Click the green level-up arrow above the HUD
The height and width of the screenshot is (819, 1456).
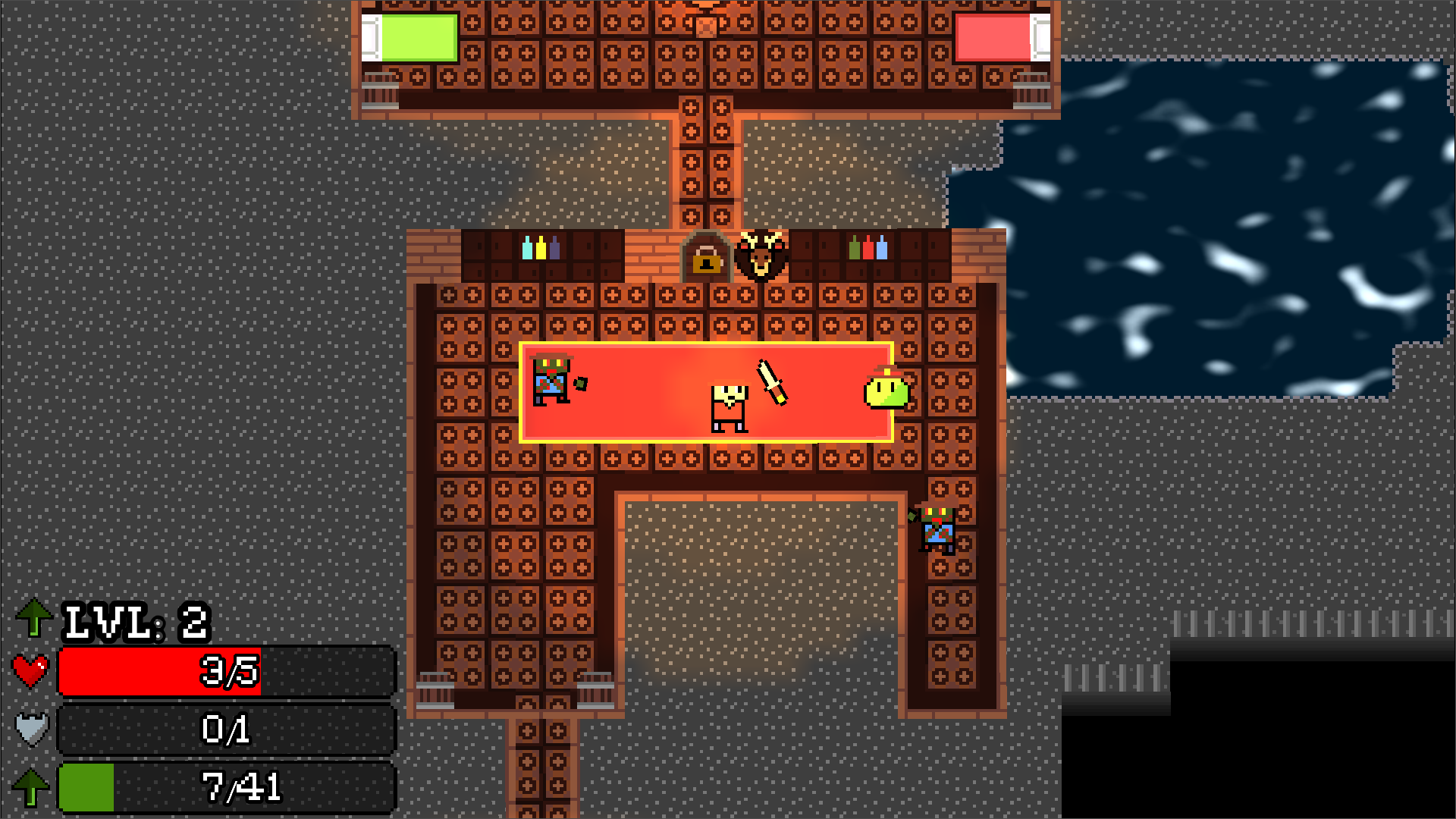tap(33, 619)
